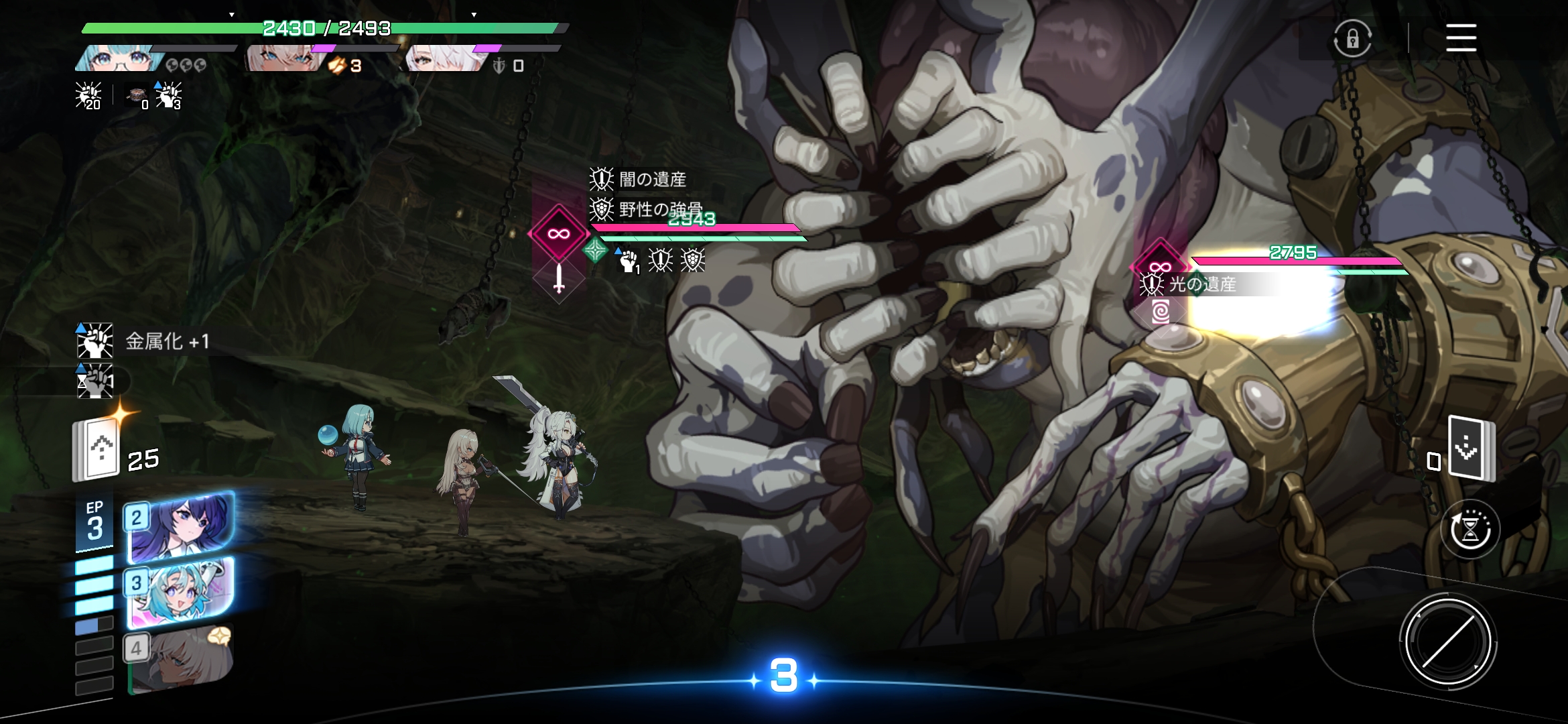Open the hamburger menu
The image size is (1568, 724).
coord(1461,38)
